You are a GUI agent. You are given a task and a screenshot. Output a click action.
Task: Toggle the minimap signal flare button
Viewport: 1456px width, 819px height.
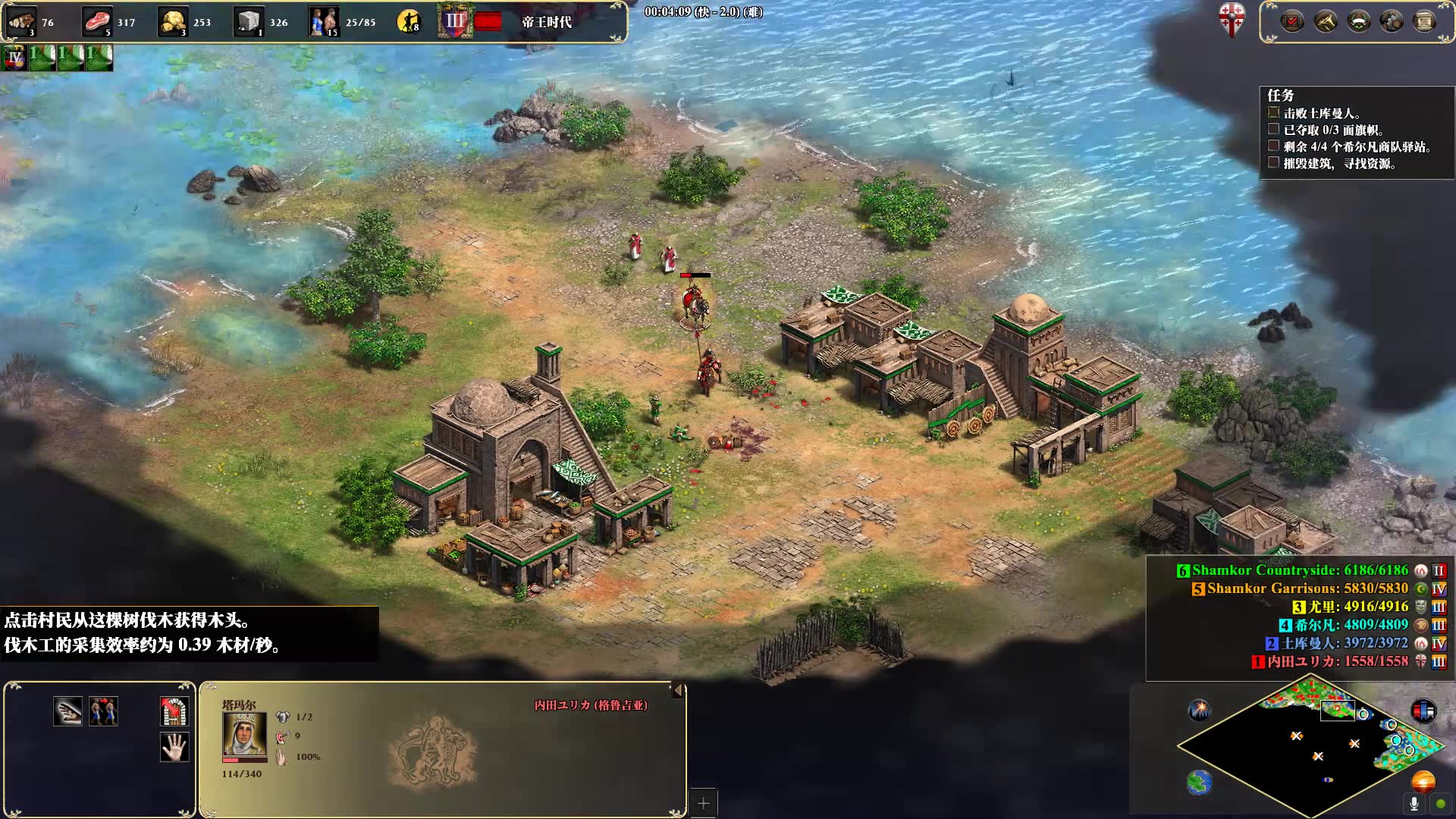(1200, 710)
